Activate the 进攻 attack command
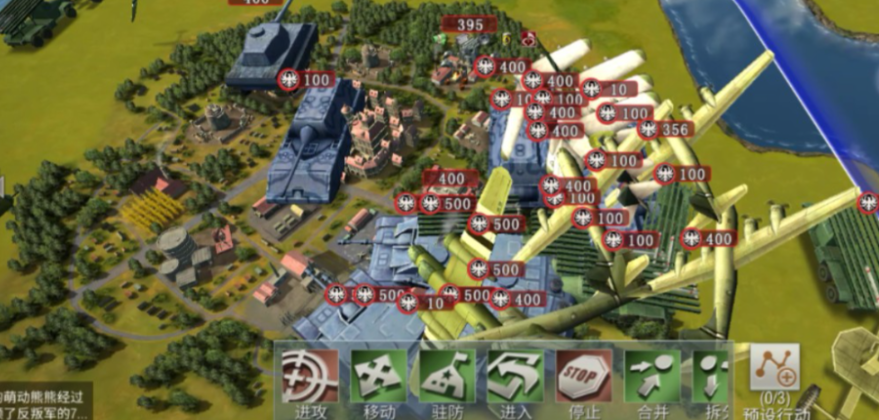879x420 pixels. (310, 377)
